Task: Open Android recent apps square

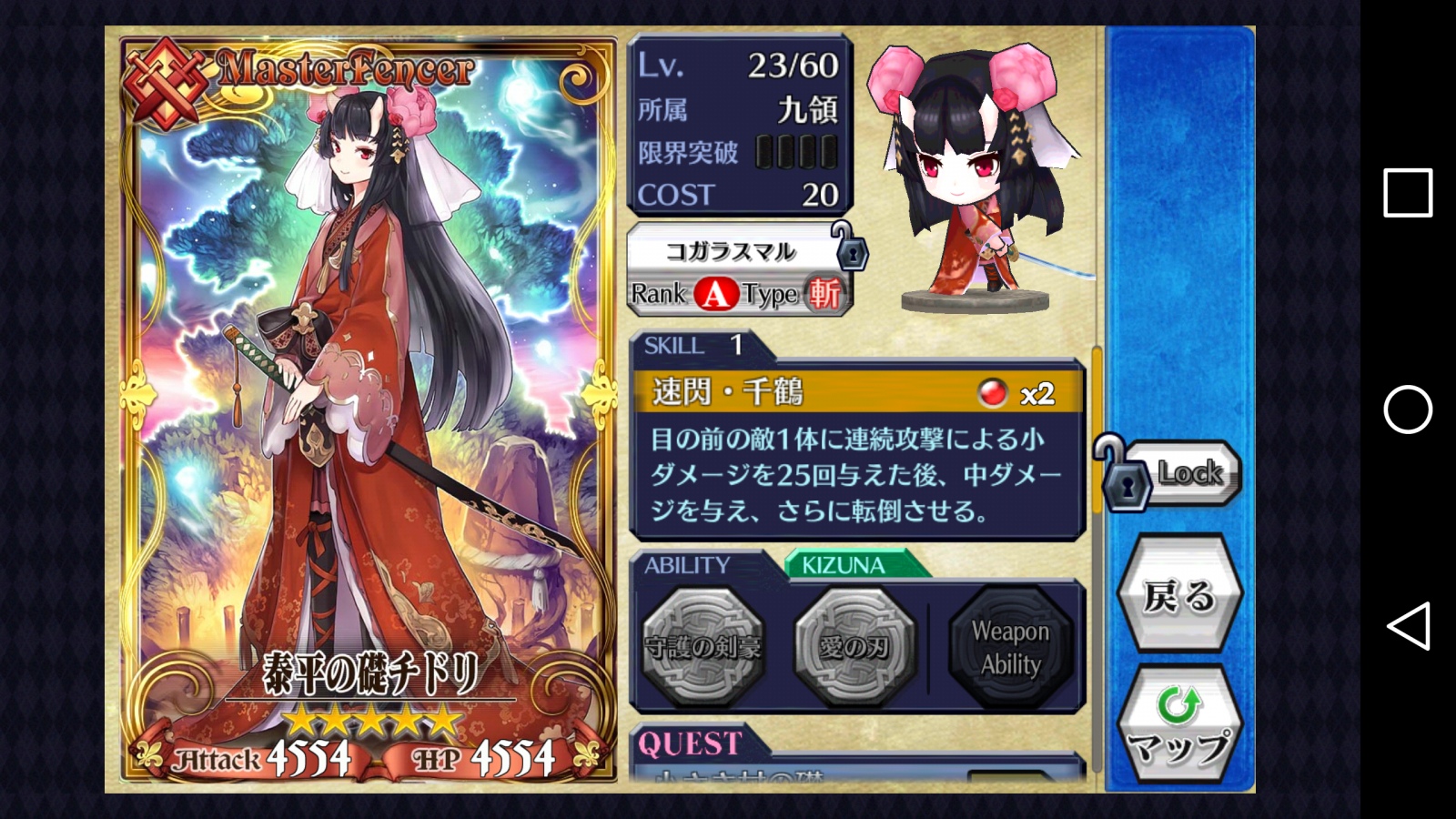Action: (x=1407, y=192)
